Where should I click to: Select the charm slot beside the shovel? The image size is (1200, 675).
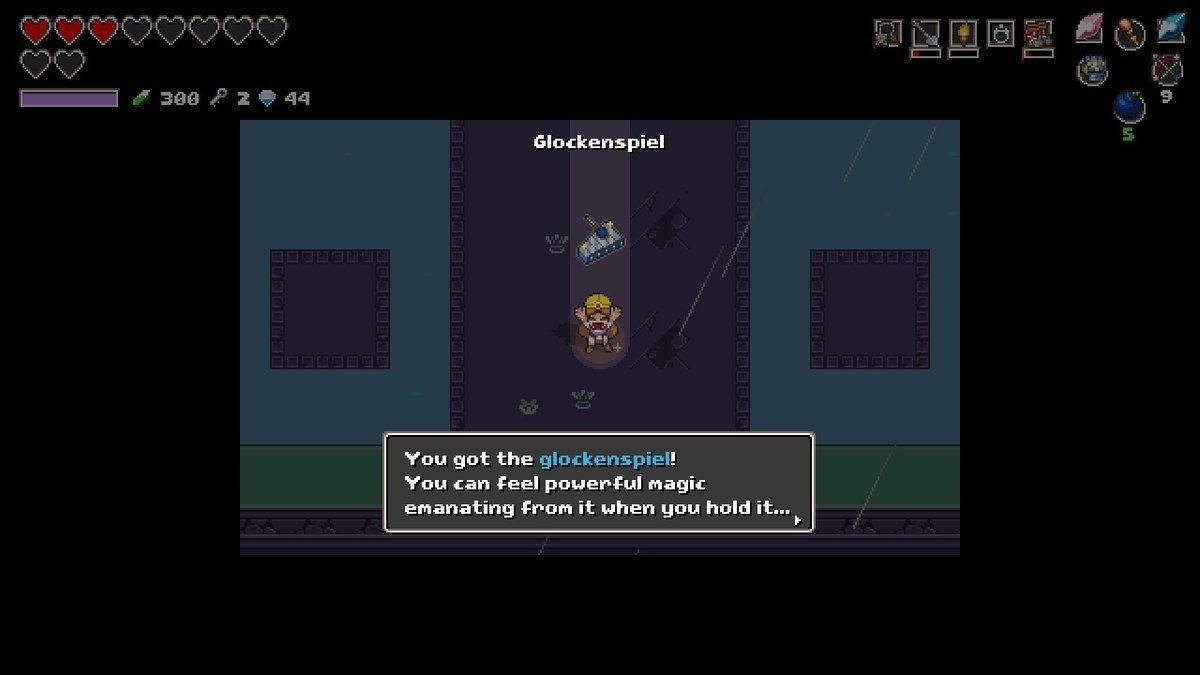887,34
